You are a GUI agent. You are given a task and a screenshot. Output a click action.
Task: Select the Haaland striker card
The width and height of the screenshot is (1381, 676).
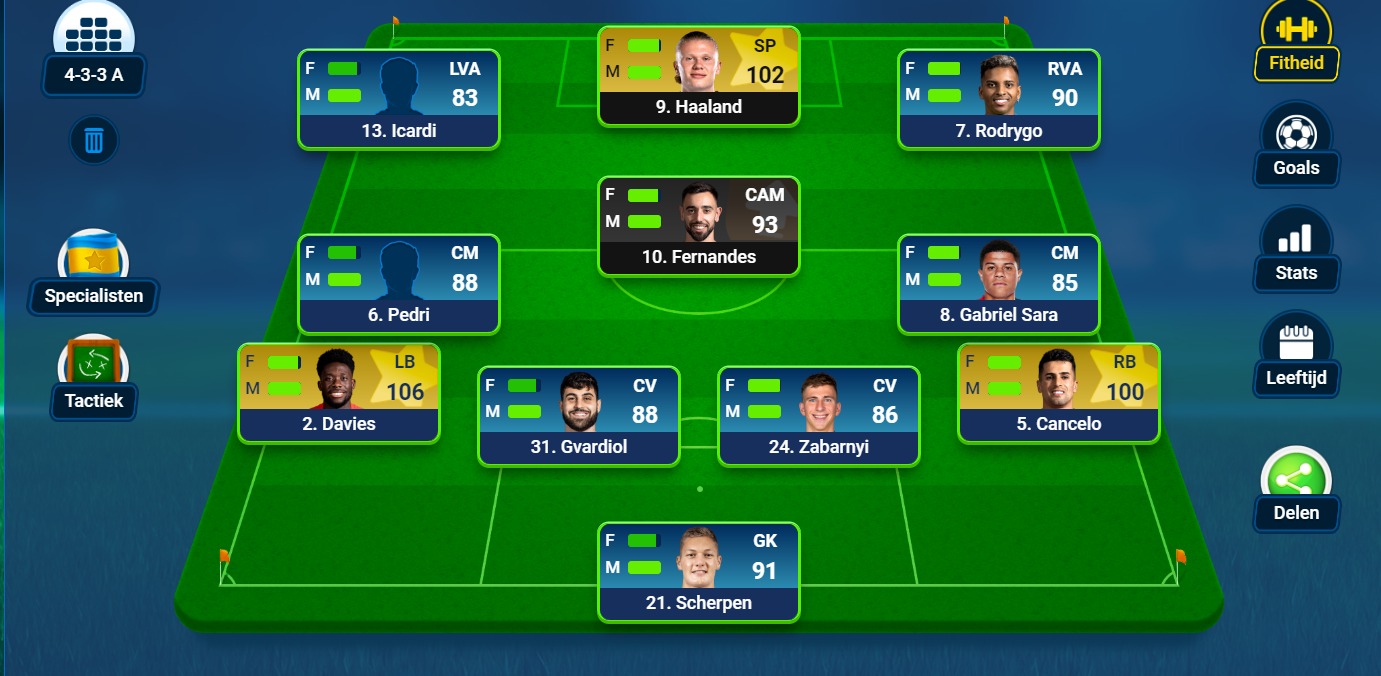(698, 76)
